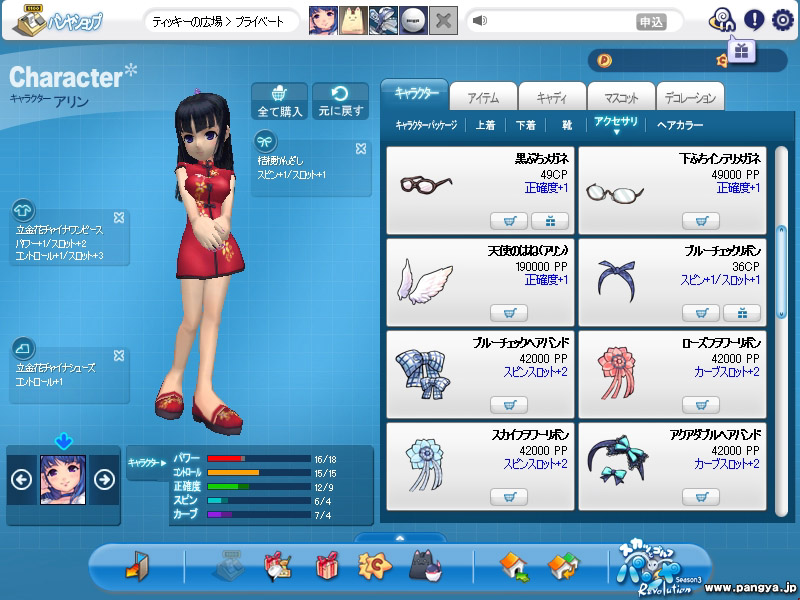Open the キャディ tab
The height and width of the screenshot is (600, 800).
pos(553,96)
